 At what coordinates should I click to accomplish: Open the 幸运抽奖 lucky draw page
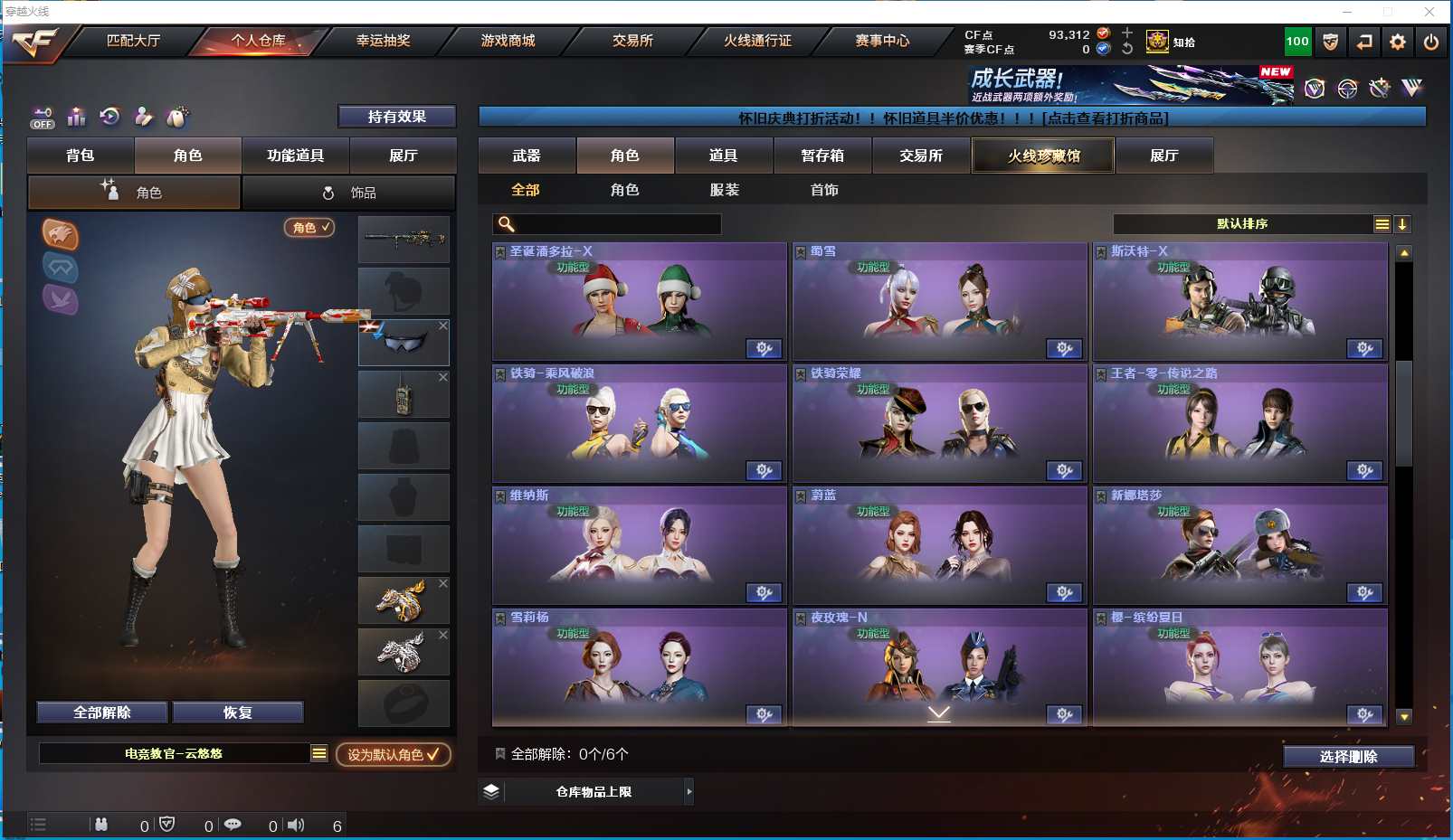(383, 41)
